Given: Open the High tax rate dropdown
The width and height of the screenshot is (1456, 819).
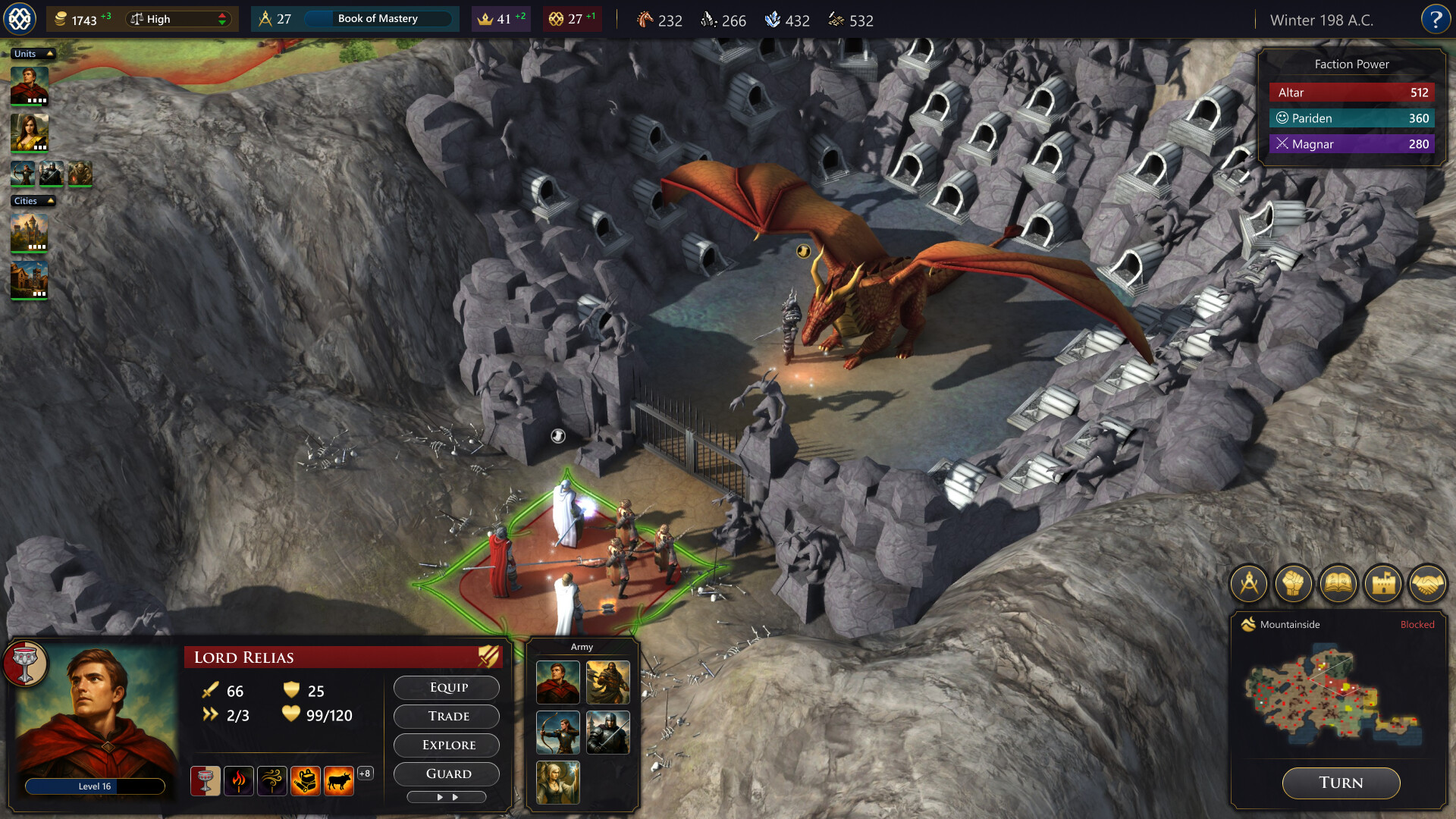Looking at the screenshot, I should pyautogui.click(x=179, y=19).
